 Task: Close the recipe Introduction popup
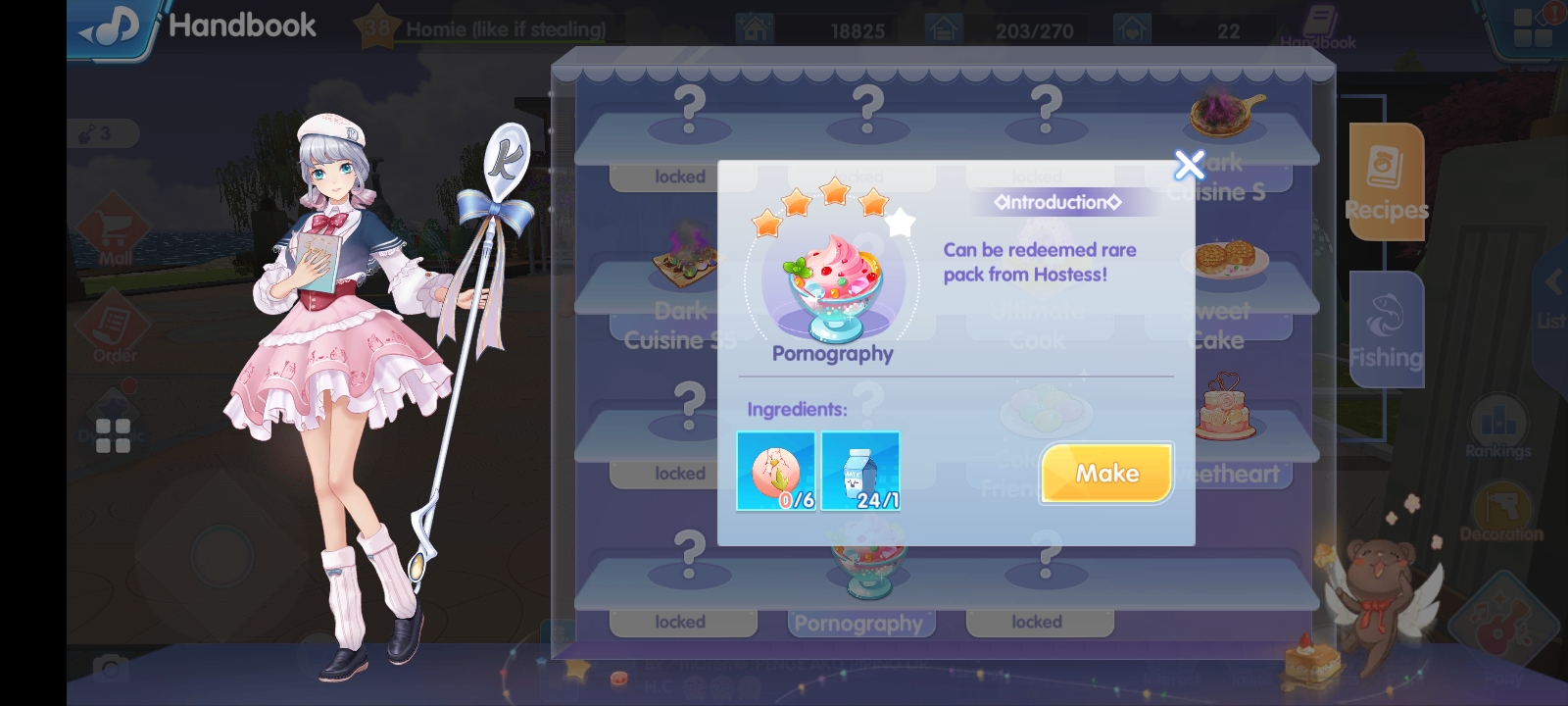click(1189, 165)
